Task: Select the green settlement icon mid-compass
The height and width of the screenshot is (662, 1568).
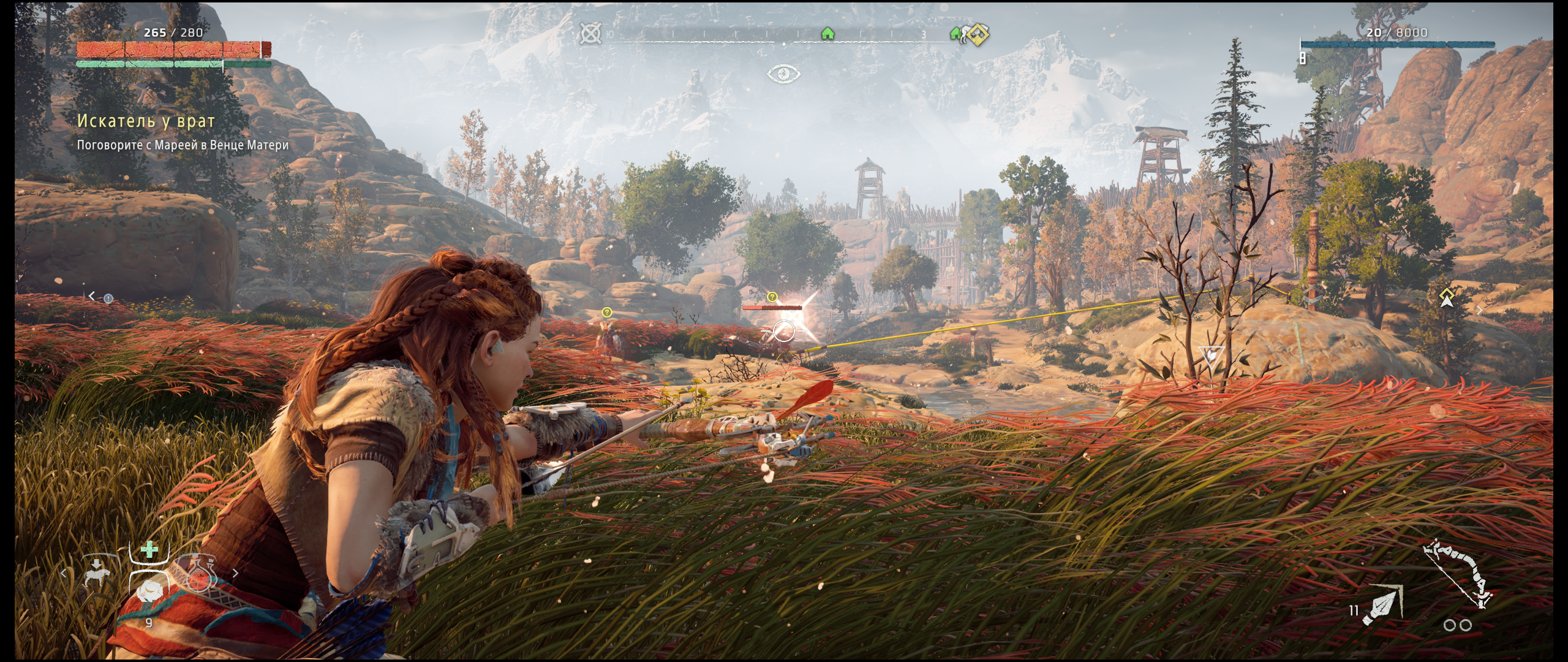Action: click(x=827, y=33)
